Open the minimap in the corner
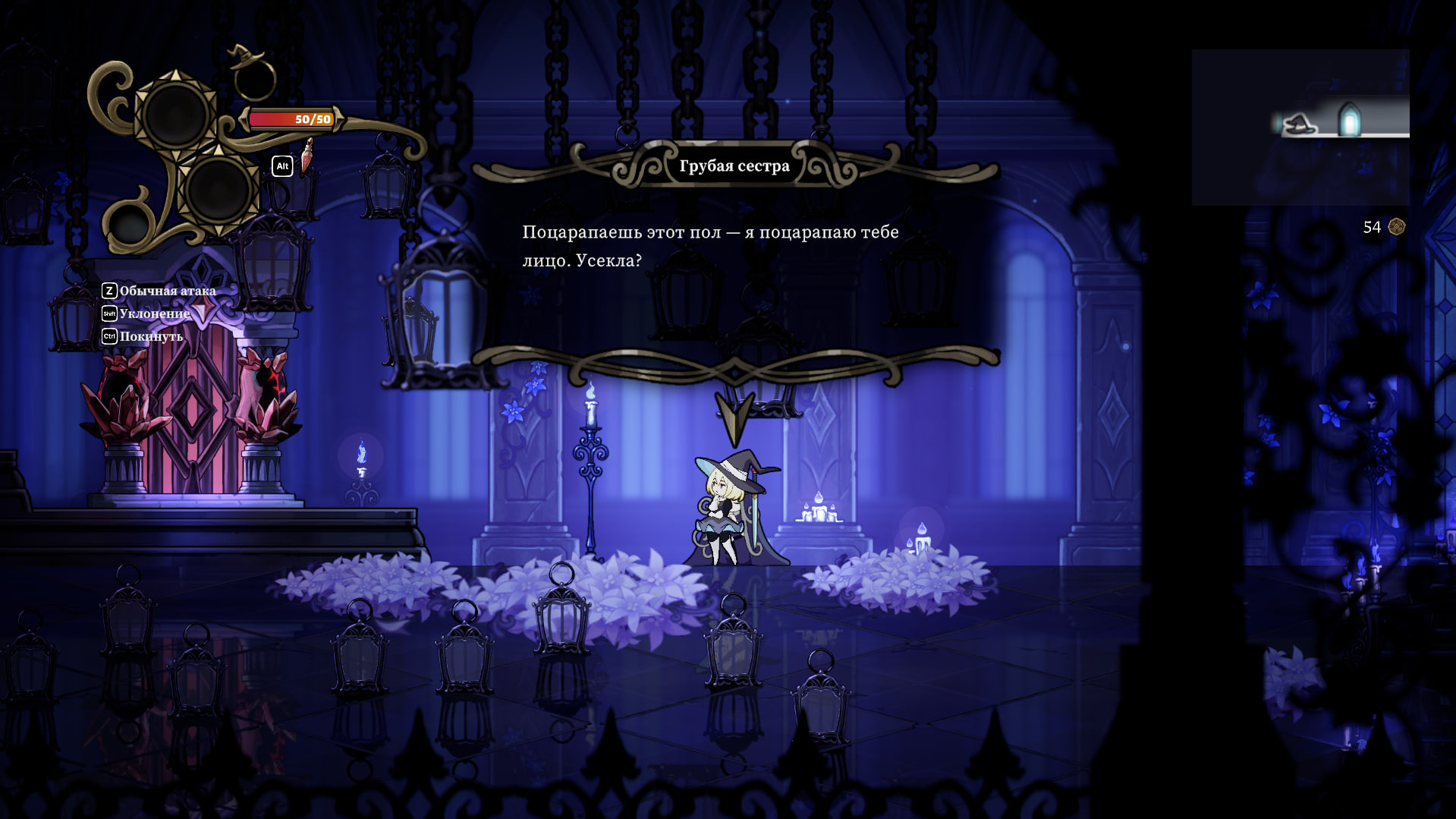Viewport: 1456px width, 819px height. tap(1300, 128)
